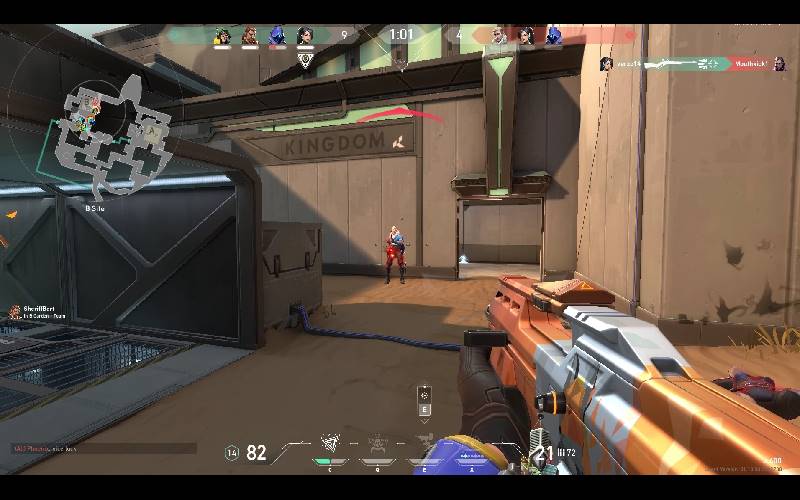Viewport: 800px width, 500px height.
Task: Click the teammate callout portrait on the left edge
Action: (15, 313)
